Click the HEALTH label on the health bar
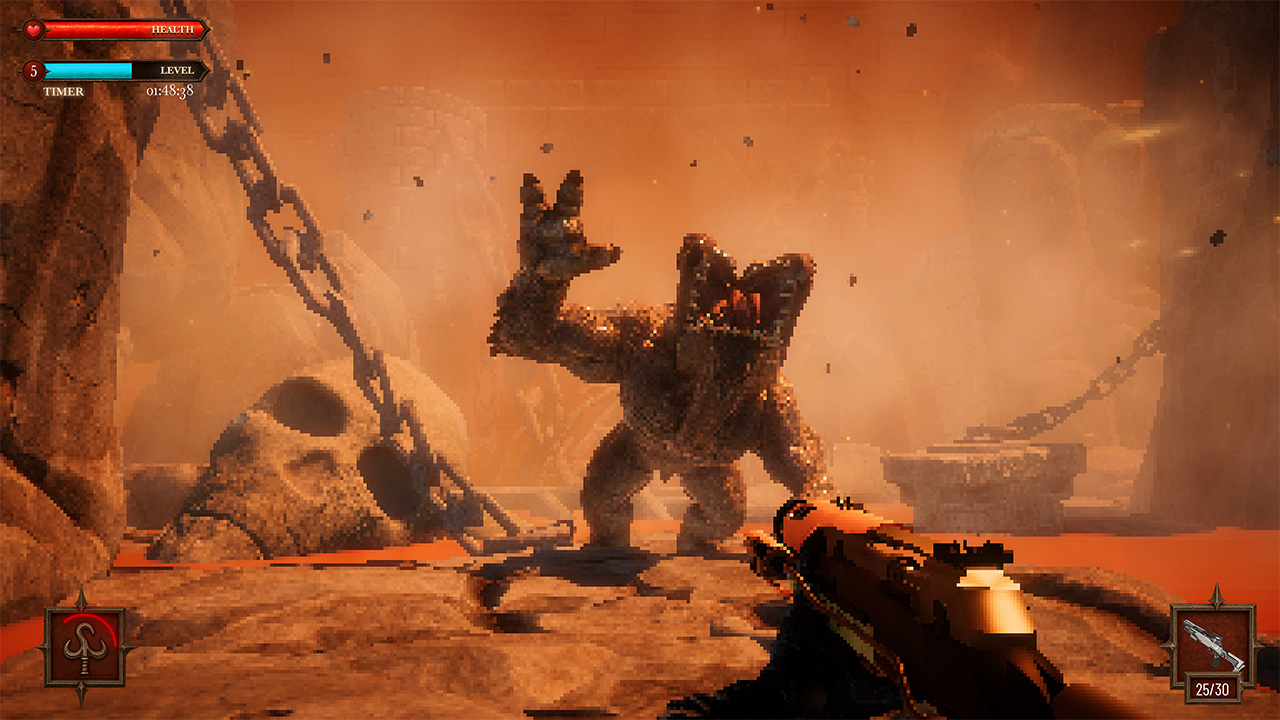This screenshot has height=720, width=1280. tap(172, 29)
